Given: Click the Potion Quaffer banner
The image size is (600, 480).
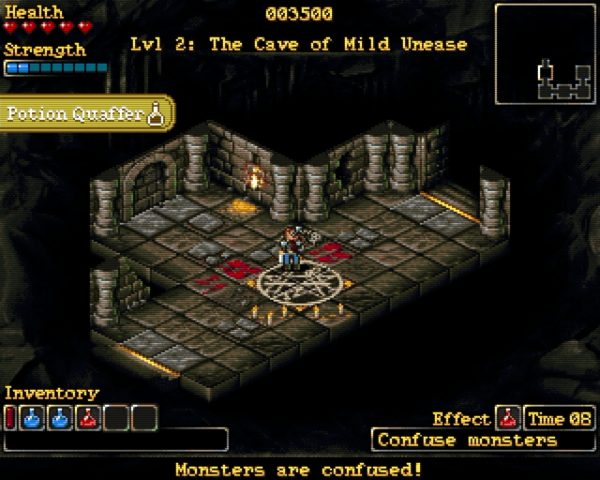Looking at the screenshot, I should click(86, 113).
